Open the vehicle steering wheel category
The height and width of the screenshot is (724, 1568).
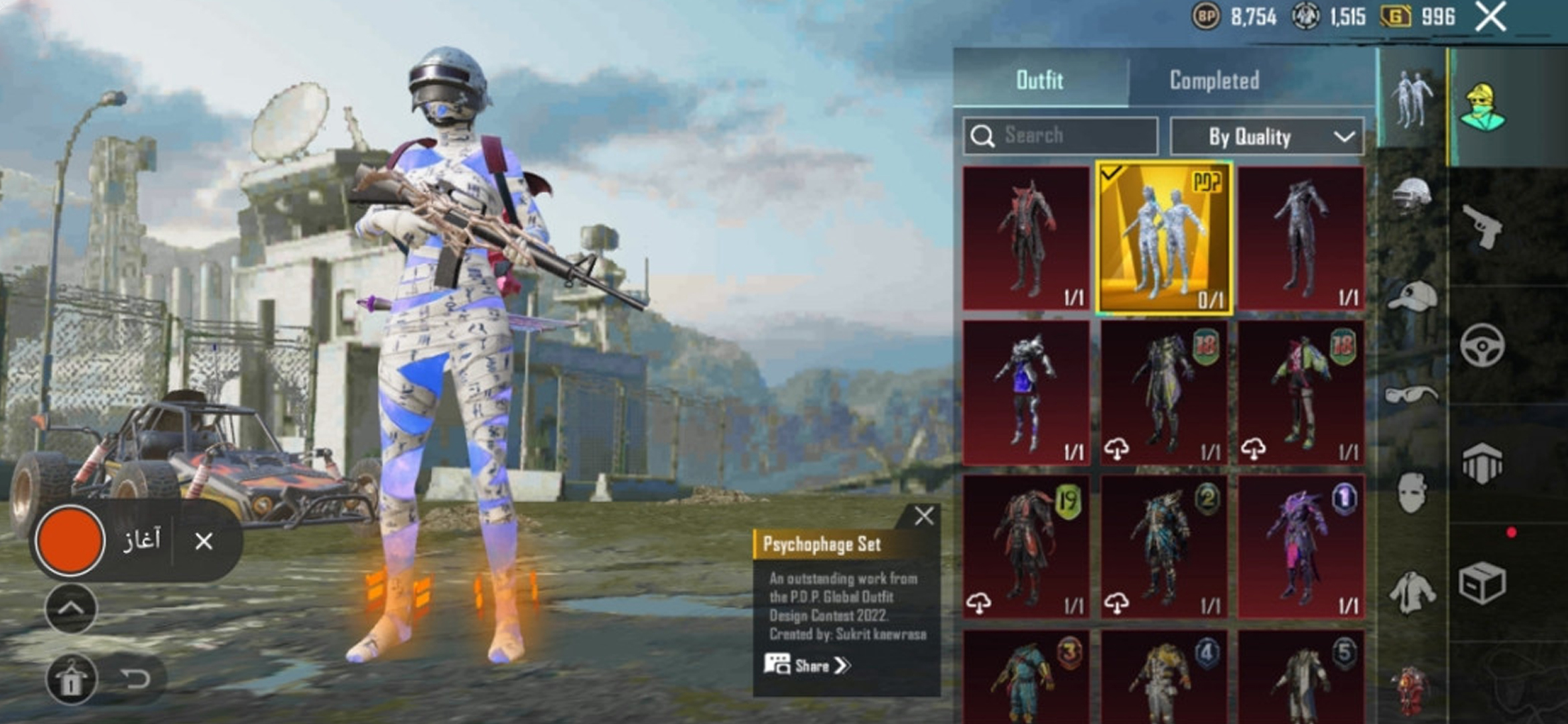(1482, 345)
